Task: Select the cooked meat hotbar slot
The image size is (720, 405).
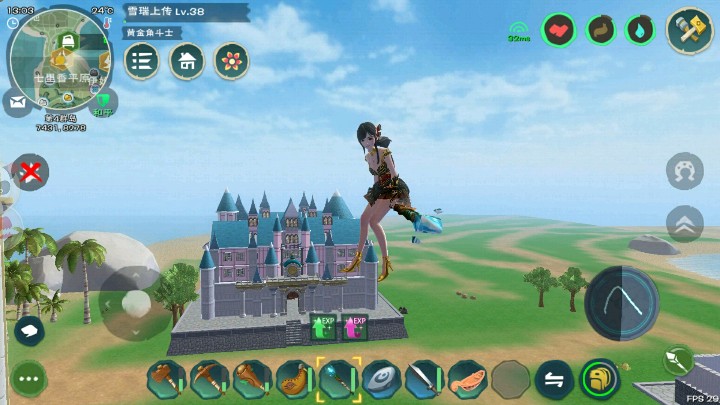Action: [467, 379]
